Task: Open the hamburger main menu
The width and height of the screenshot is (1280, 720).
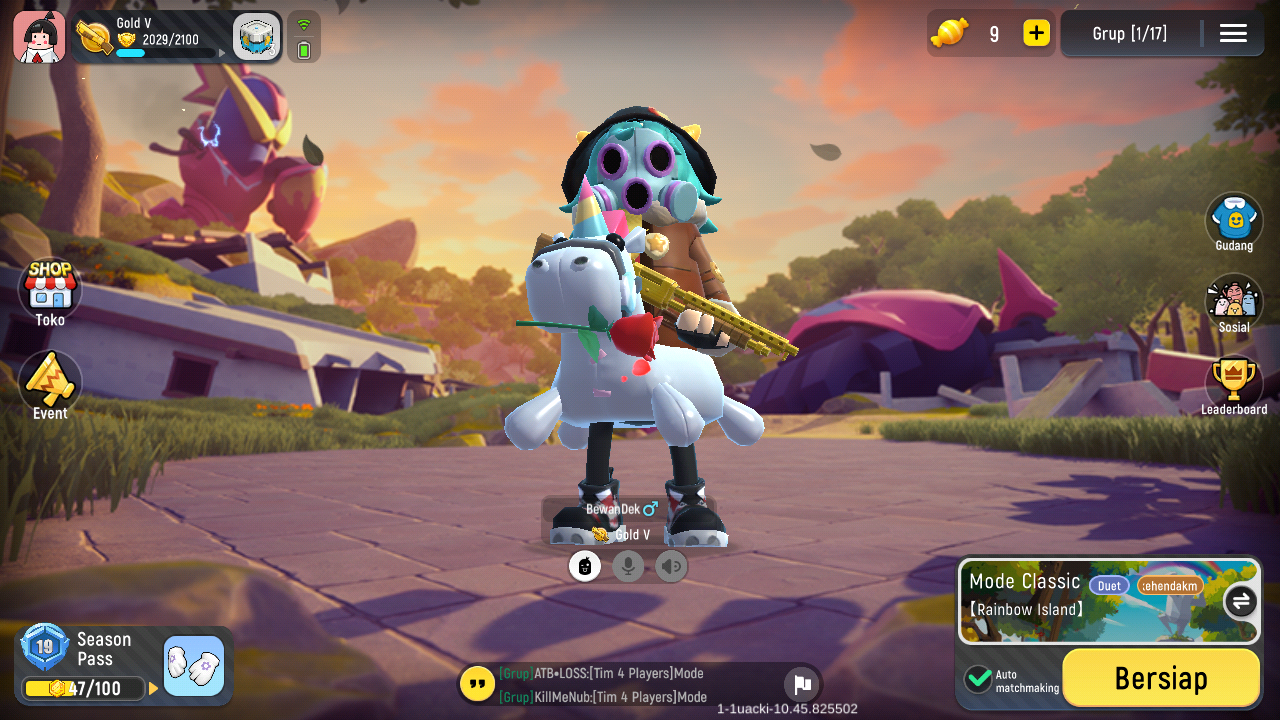Action: click(x=1233, y=34)
